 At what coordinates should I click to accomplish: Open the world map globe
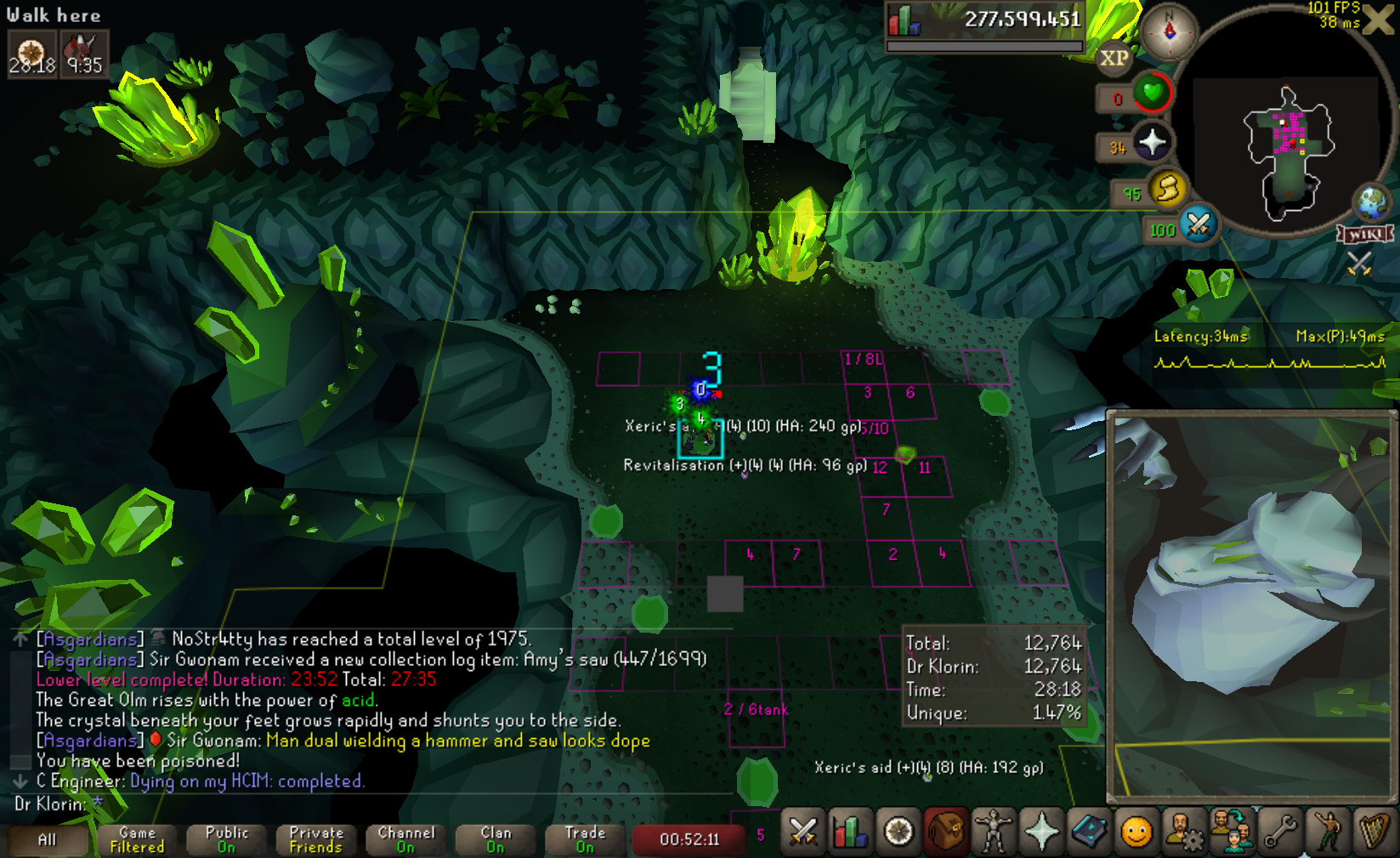(1371, 202)
